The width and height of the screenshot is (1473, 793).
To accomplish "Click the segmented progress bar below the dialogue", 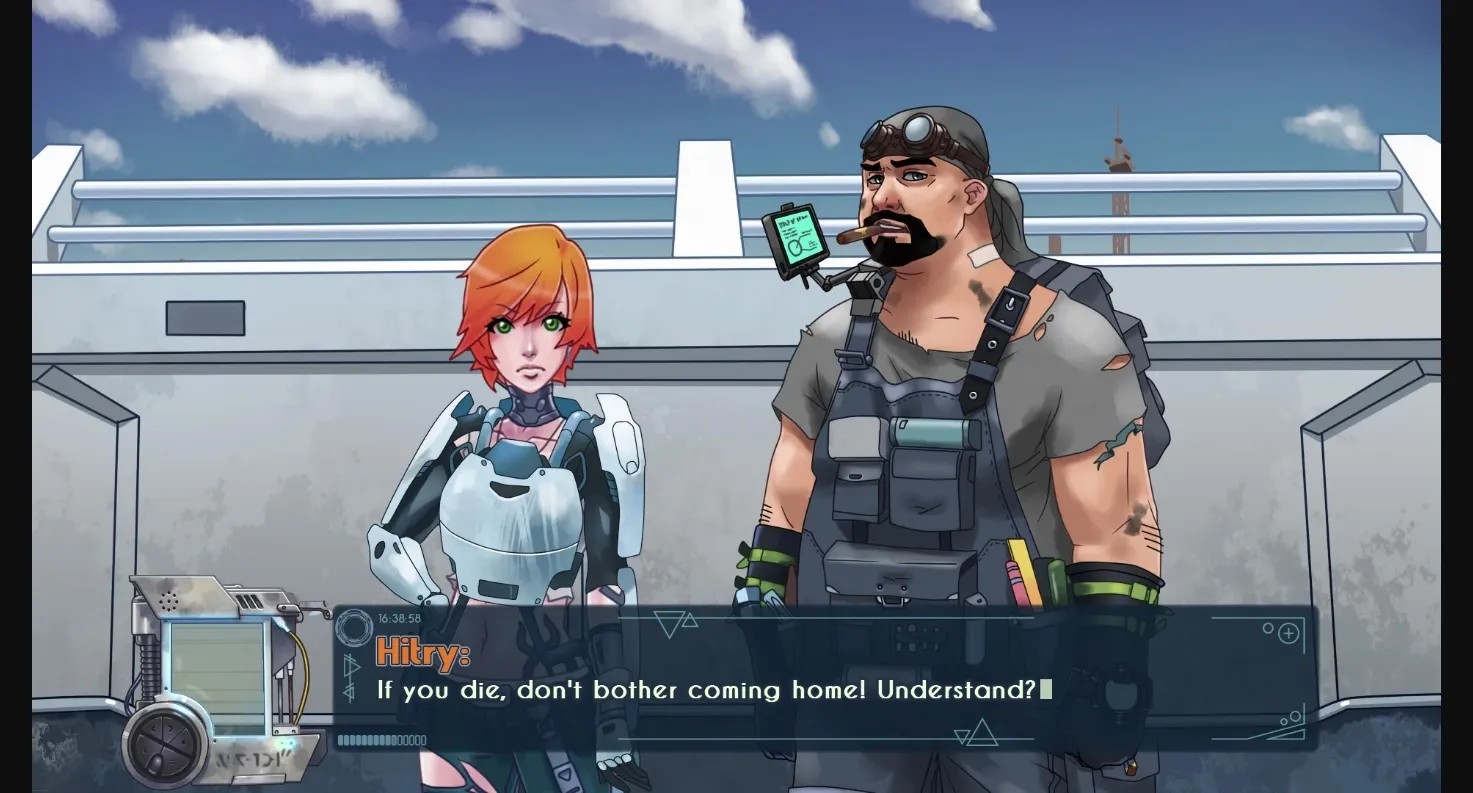I will pyautogui.click(x=382, y=739).
